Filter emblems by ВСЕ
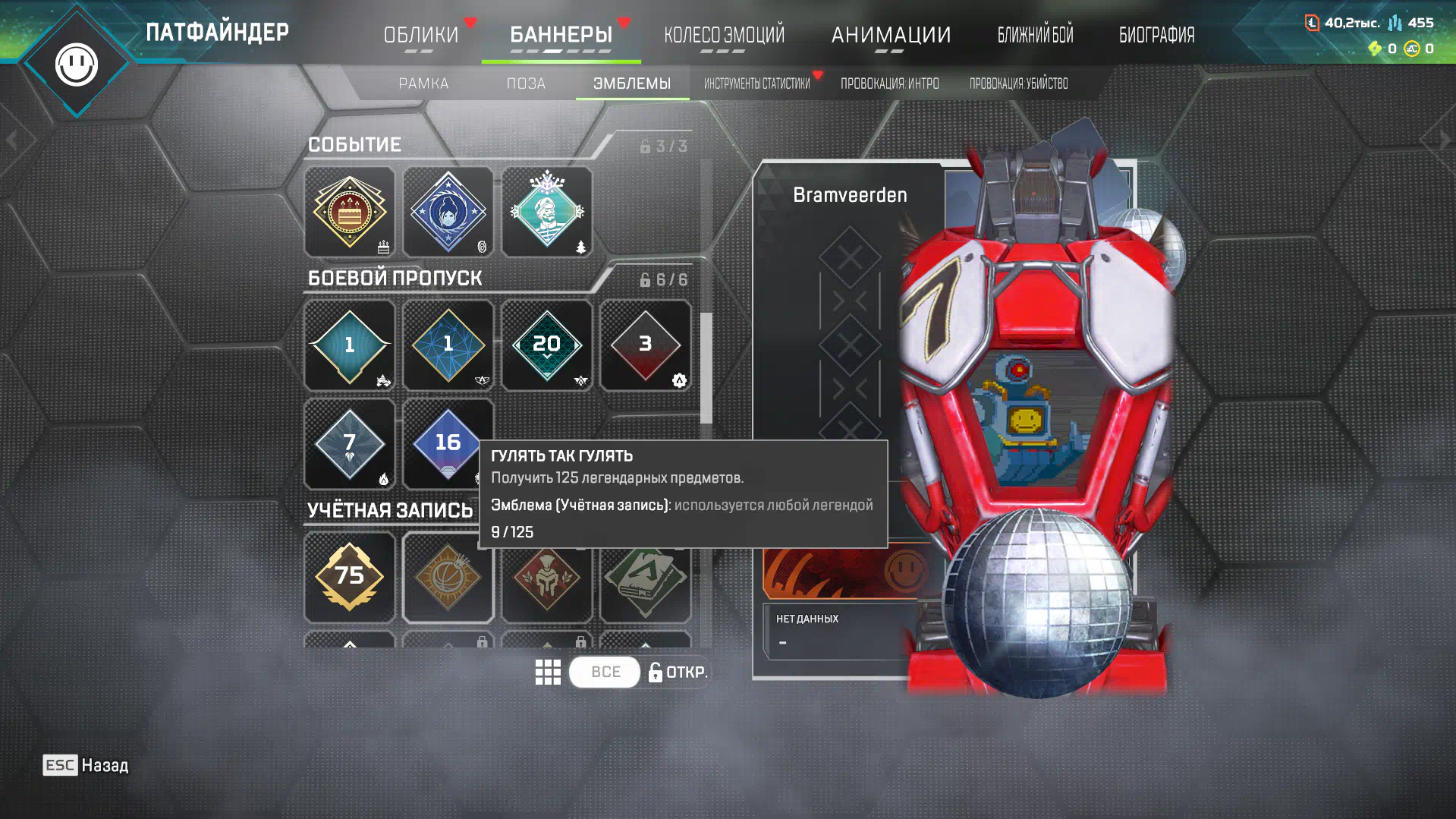Screen dimensions: 1456x819 tap(605, 672)
